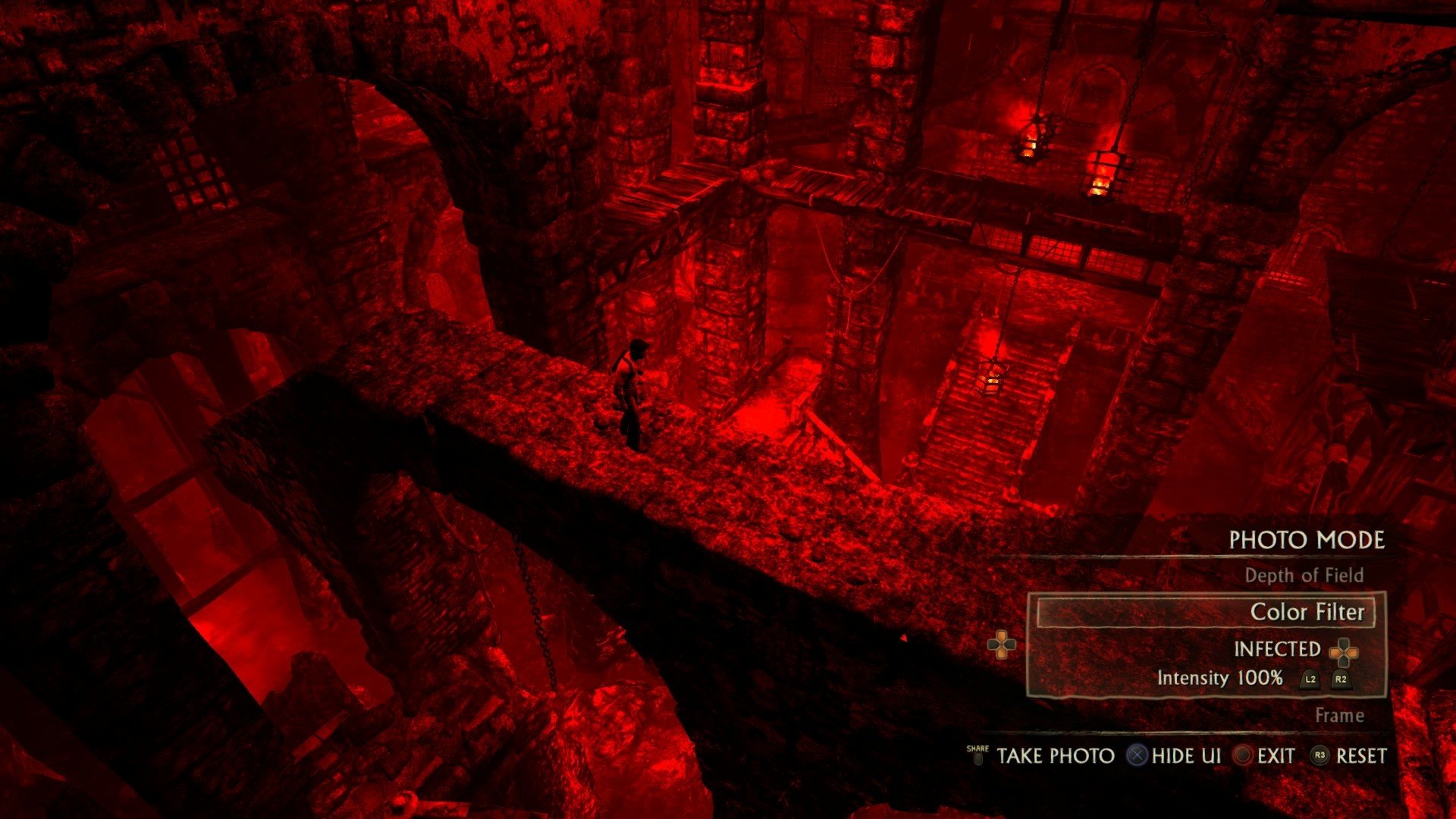
Task: Reset the photo mode settings
Action: tap(1360, 756)
